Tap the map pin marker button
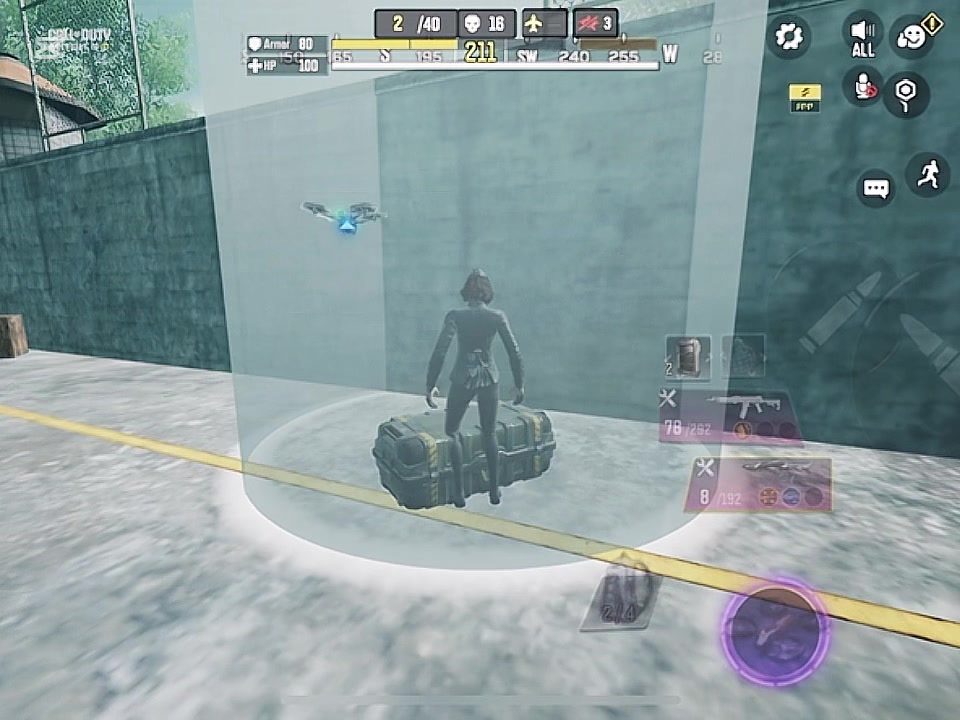This screenshot has height=720, width=960. coord(906,94)
